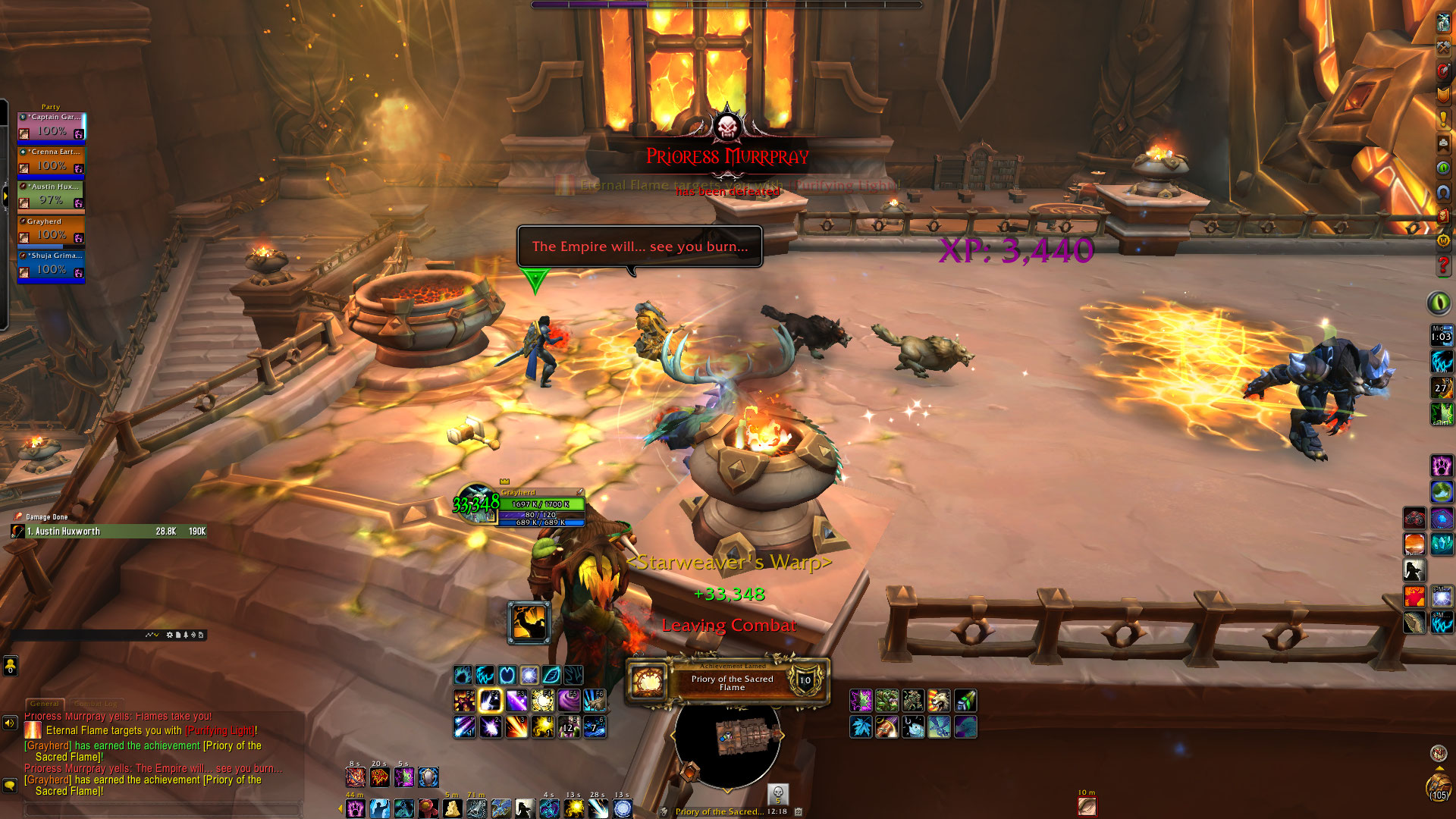Click the extra action button above action bars

pyautogui.click(x=529, y=623)
